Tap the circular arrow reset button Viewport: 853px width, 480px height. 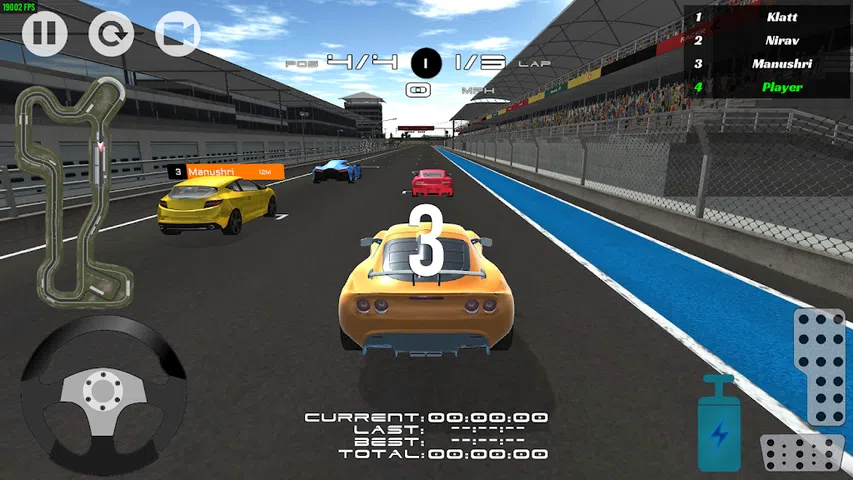111,34
